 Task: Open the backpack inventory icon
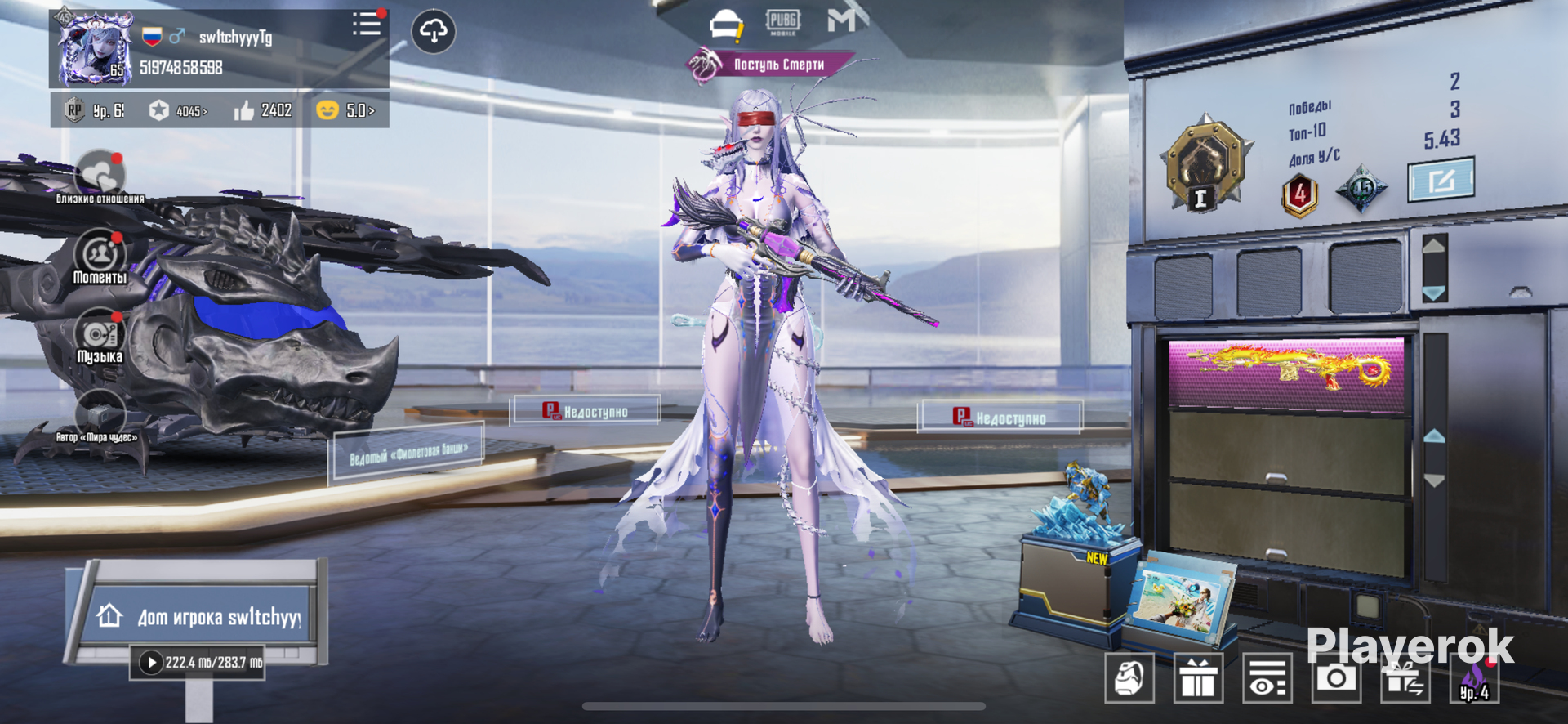point(1129,677)
